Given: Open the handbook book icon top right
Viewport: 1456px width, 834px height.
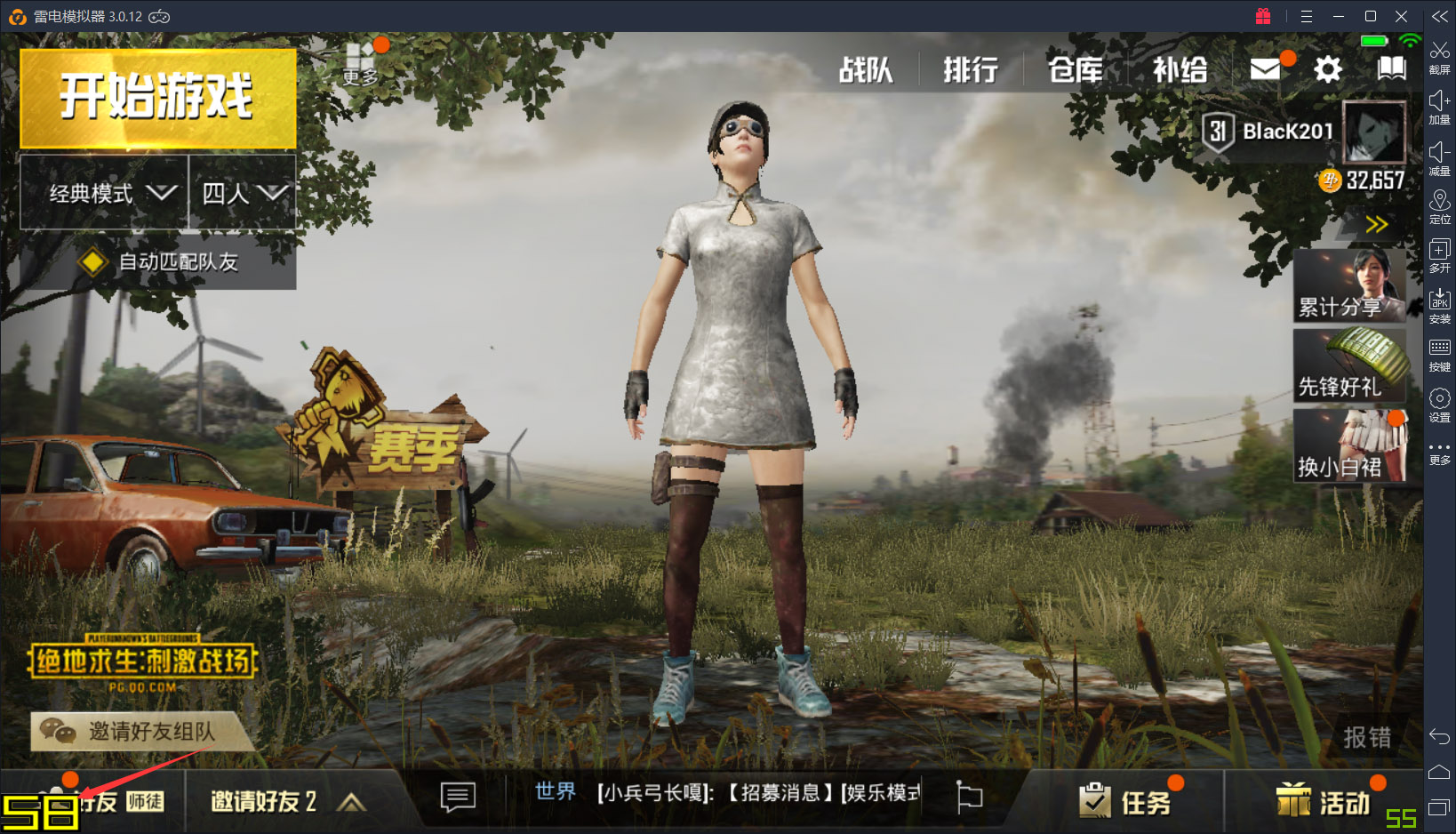Looking at the screenshot, I should [x=1391, y=67].
